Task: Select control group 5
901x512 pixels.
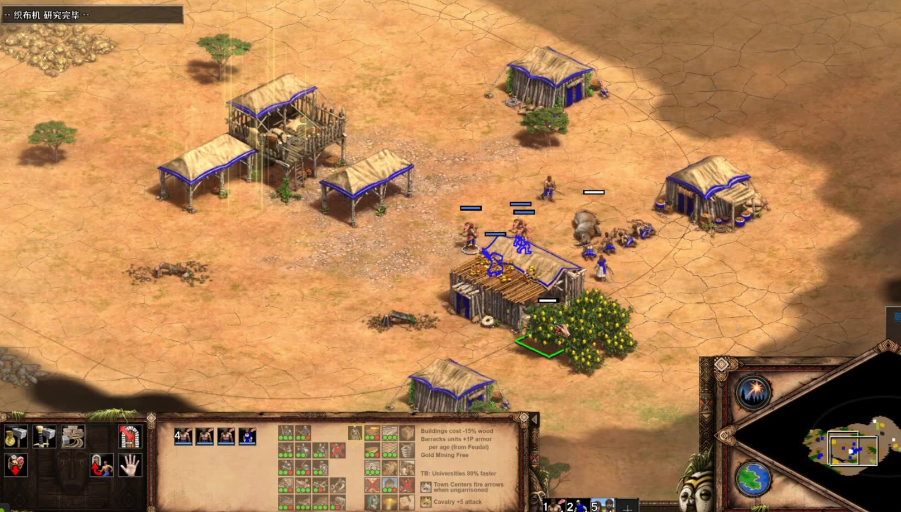Action: (x=601, y=505)
